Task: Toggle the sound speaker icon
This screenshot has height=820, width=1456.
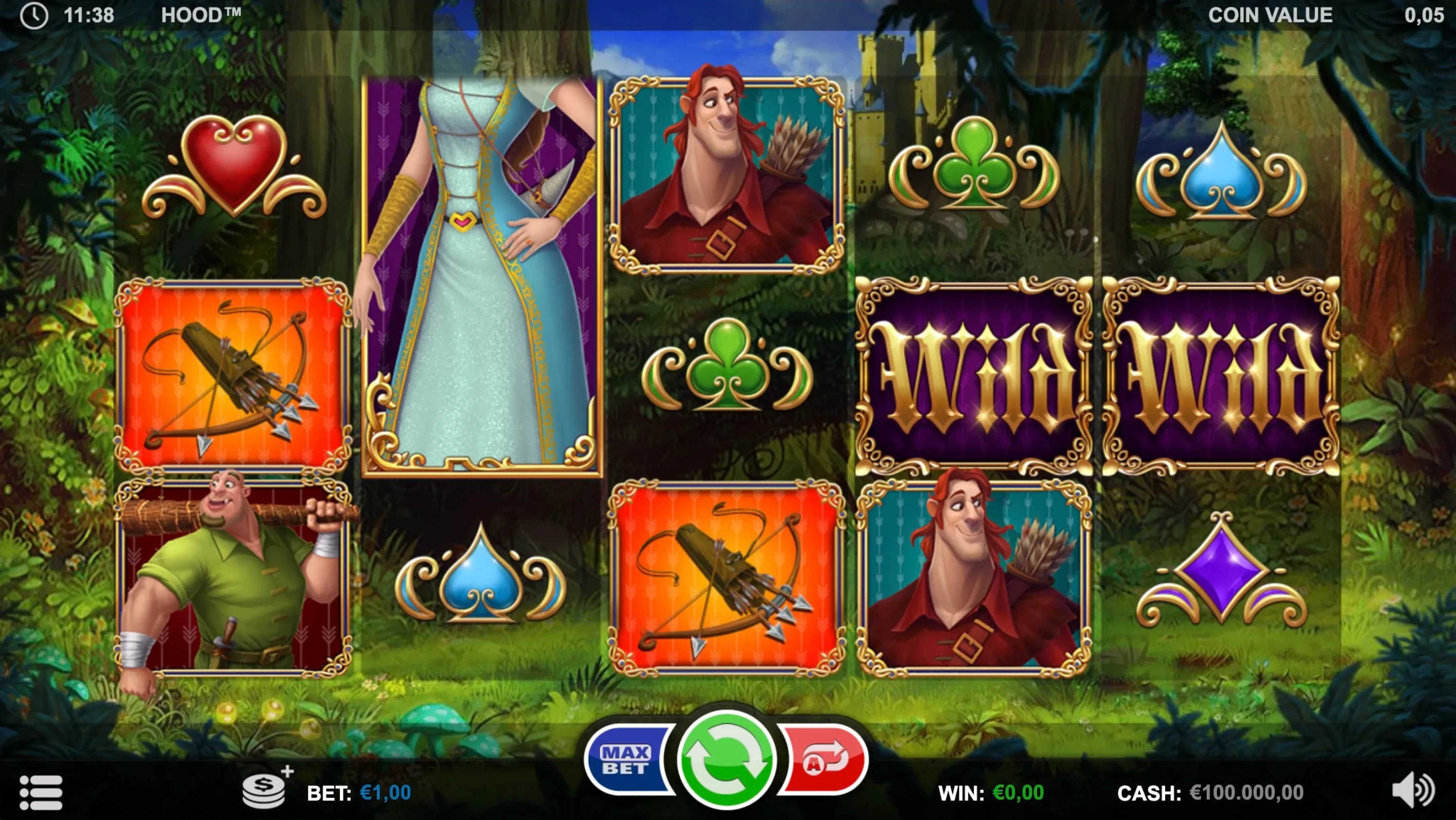Action: coord(1412,790)
